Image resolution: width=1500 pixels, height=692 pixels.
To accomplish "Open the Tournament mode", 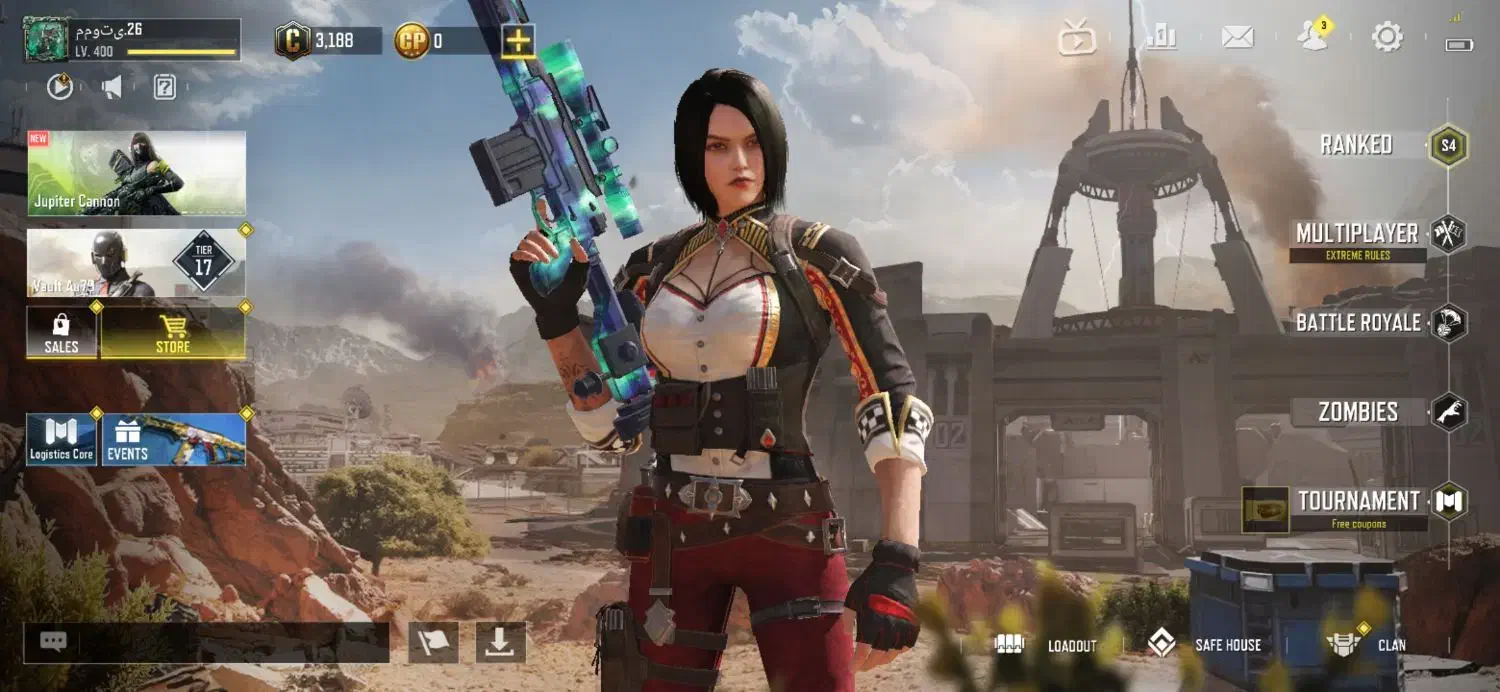I will coord(1358,501).
